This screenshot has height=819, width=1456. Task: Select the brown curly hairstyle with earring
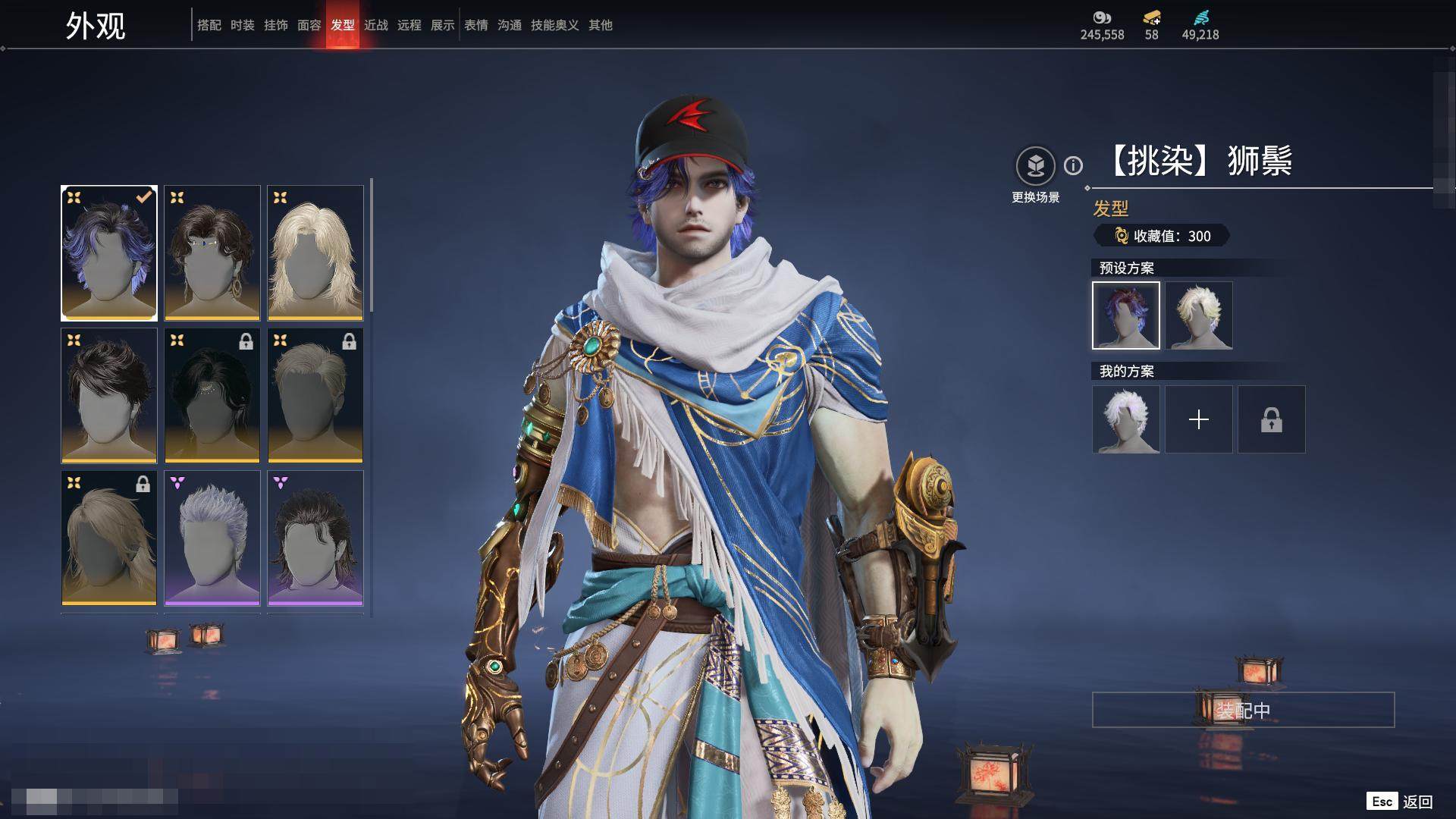(x=212, y=253)
